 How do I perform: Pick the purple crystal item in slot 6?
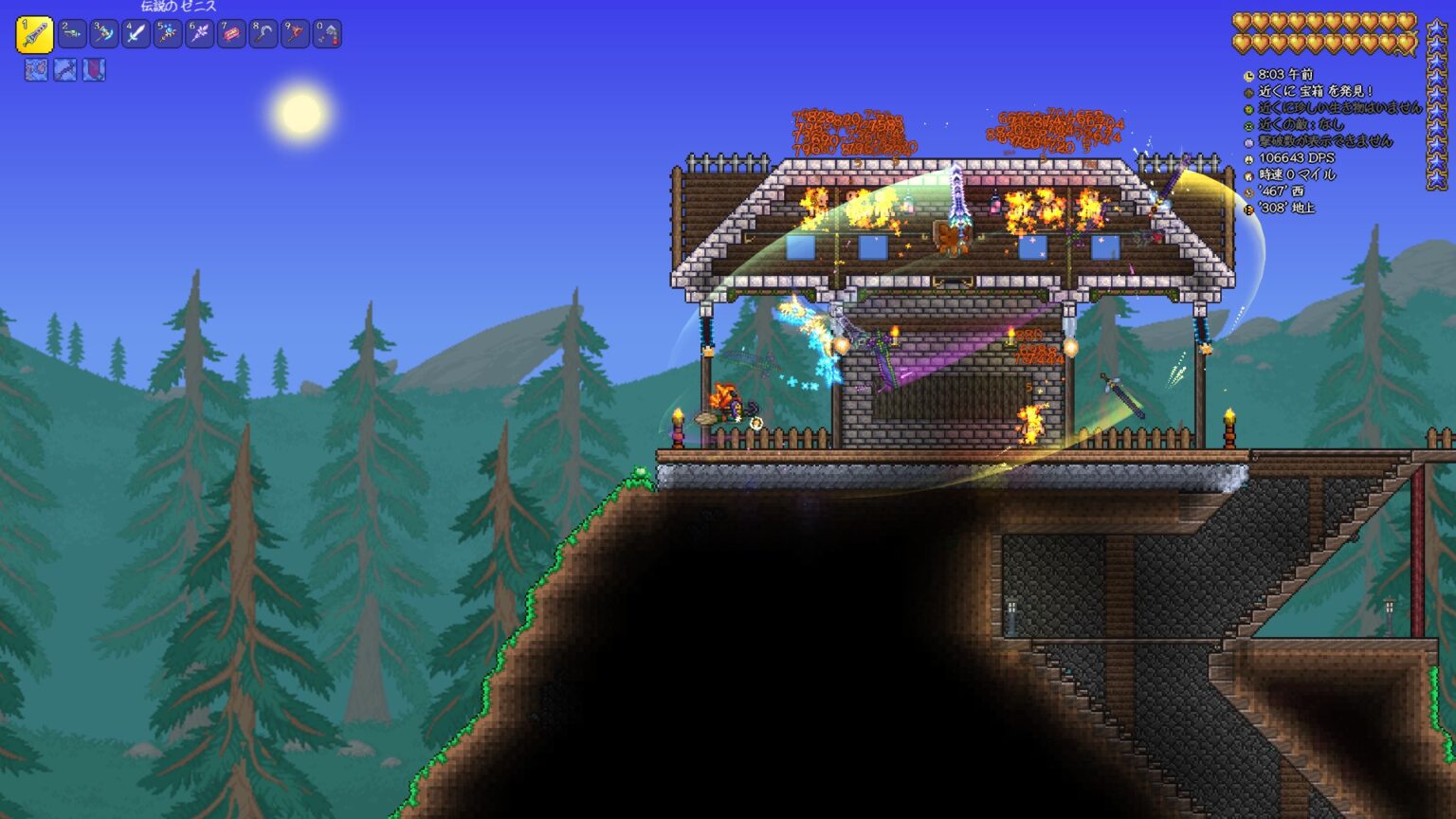199,35
